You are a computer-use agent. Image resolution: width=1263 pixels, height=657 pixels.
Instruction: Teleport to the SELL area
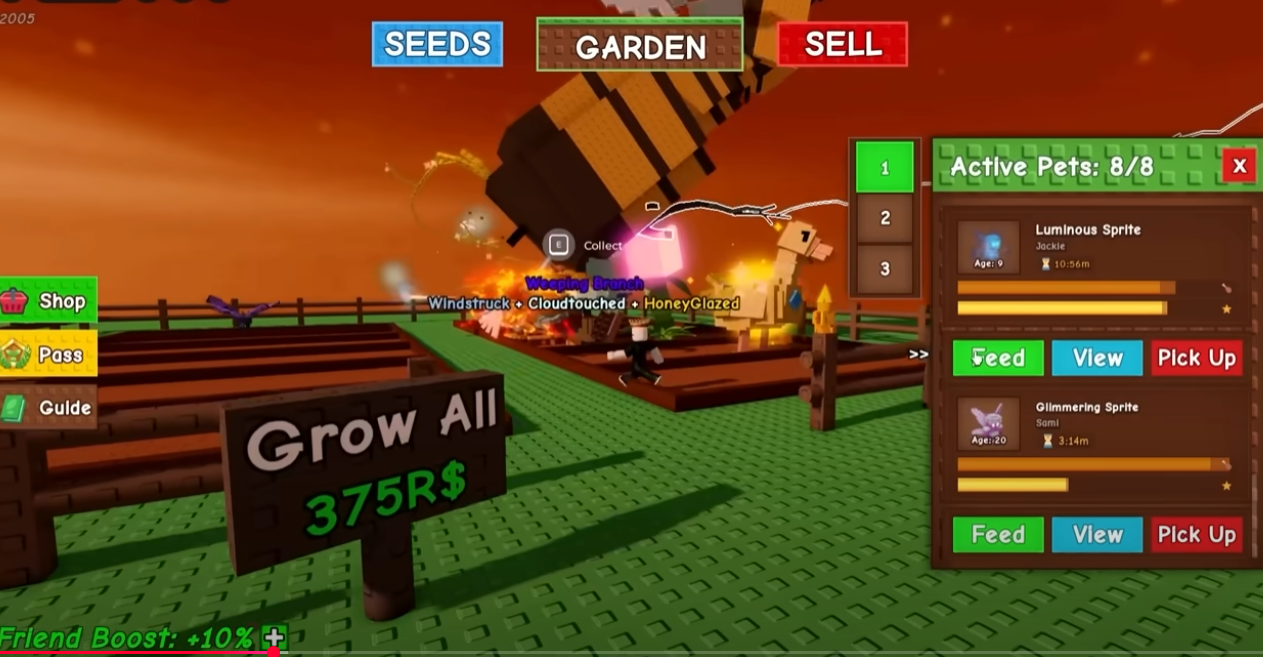(x=842, y=44)
